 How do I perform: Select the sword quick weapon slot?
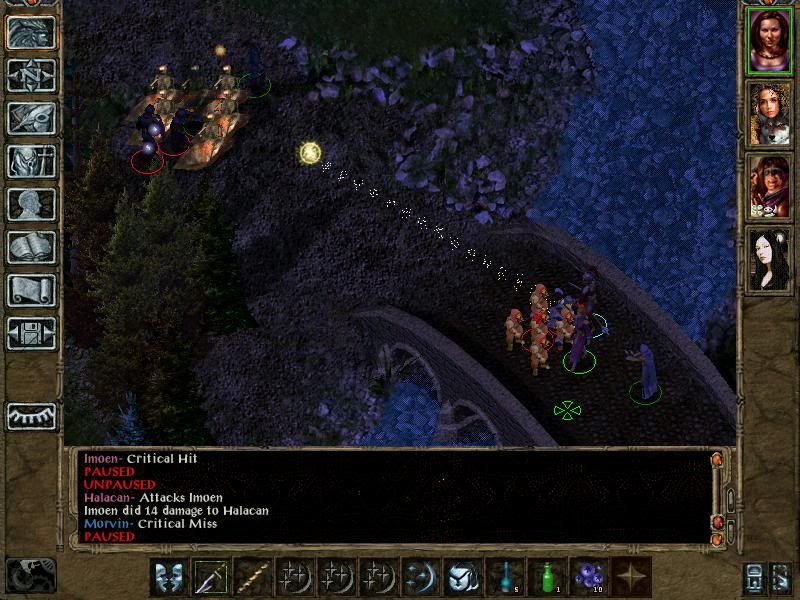point(212,577)
